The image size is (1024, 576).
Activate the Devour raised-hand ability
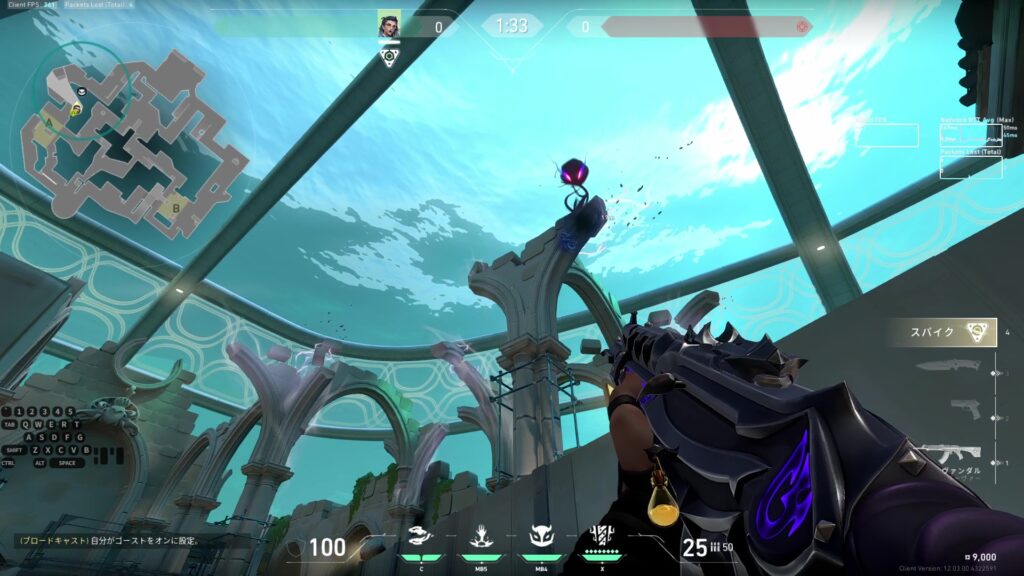pyautogui.click(x=479, y=537)
